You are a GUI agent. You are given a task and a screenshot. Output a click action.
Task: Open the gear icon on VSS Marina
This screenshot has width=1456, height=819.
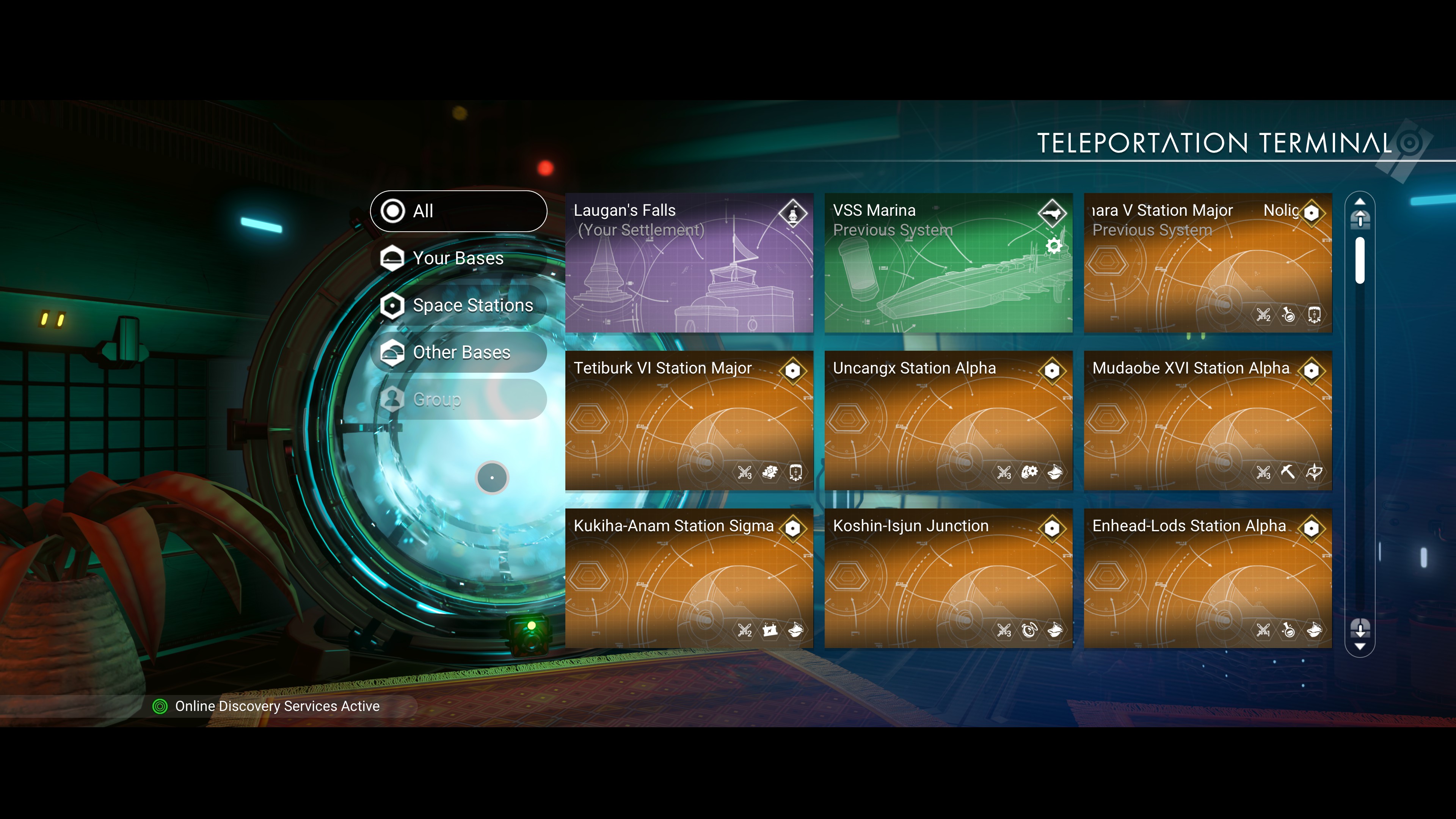point(1054,246)
